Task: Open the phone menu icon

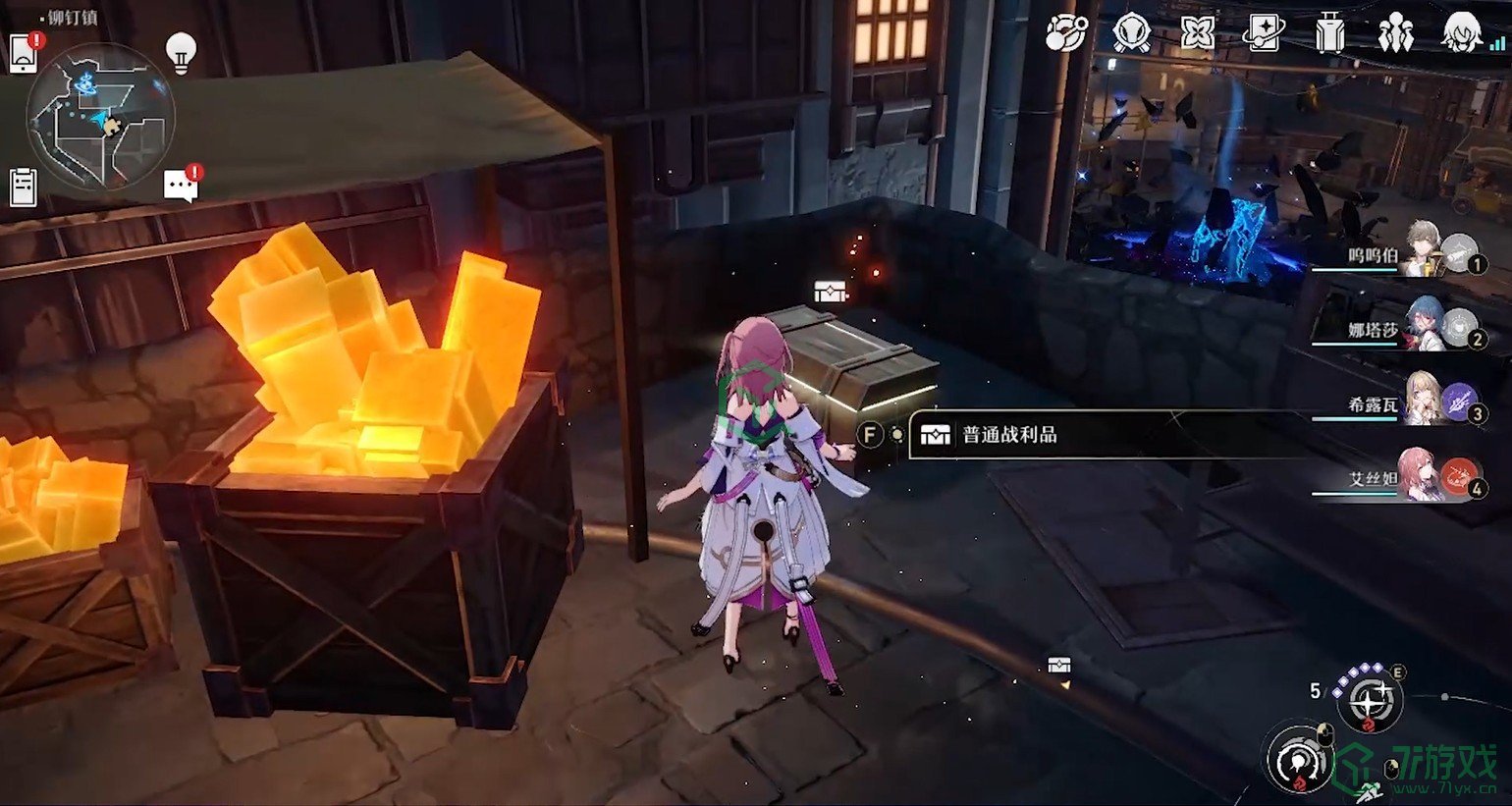Action: [25, 54]
